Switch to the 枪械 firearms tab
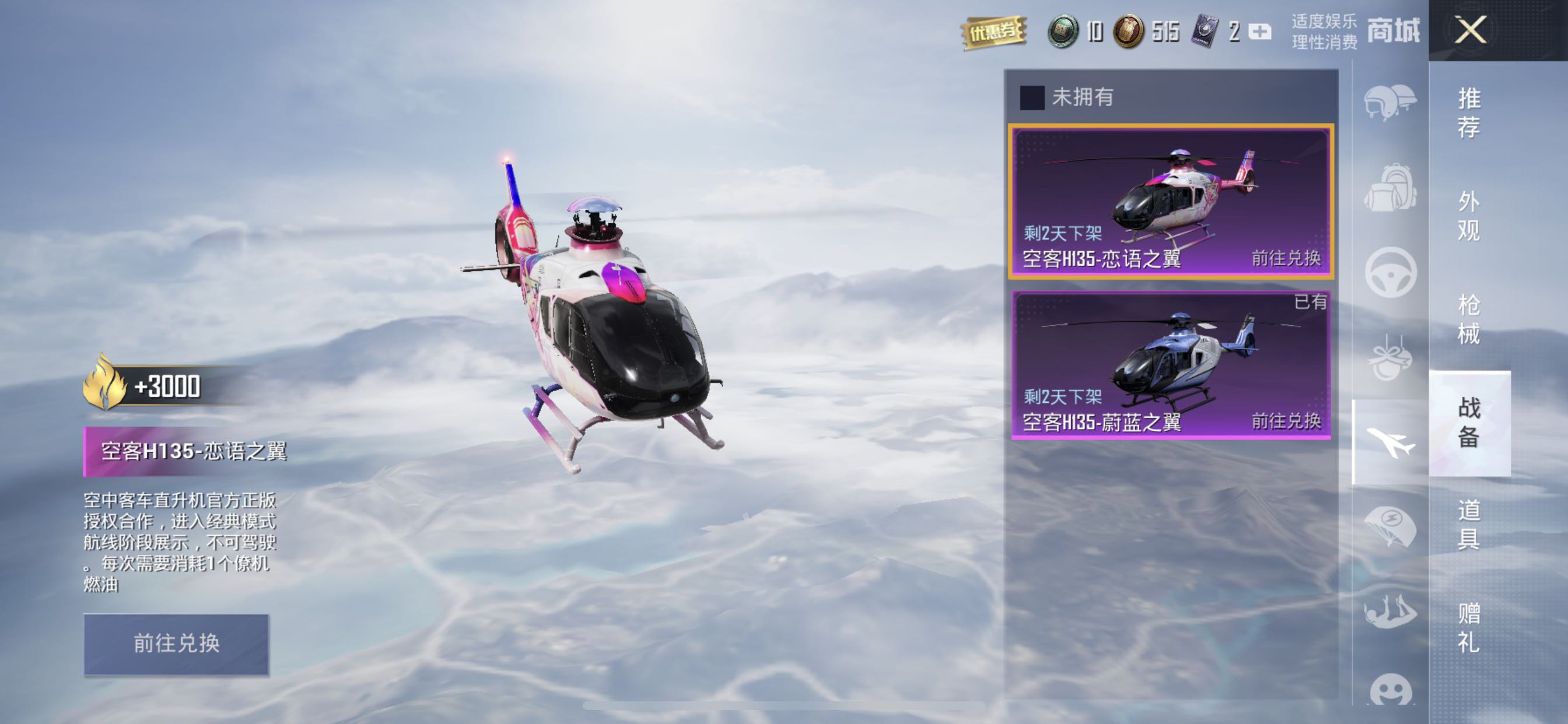This screenshot has width=1568, height=724. pyautogui.click(x=1469, y=319)
